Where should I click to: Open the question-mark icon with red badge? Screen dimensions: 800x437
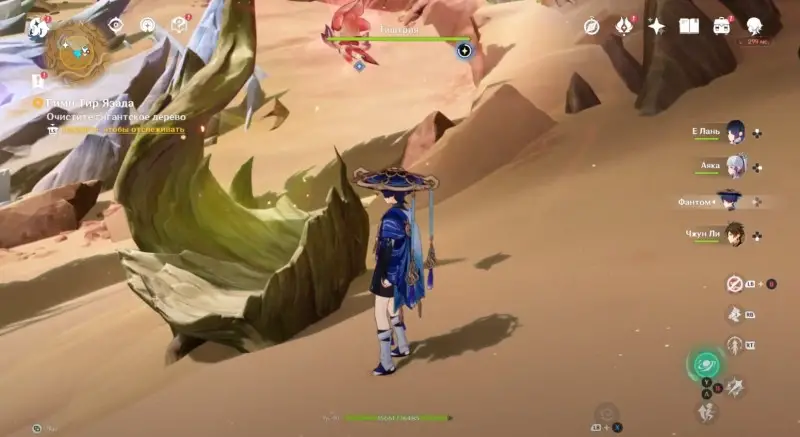click(x=179, y=24)
